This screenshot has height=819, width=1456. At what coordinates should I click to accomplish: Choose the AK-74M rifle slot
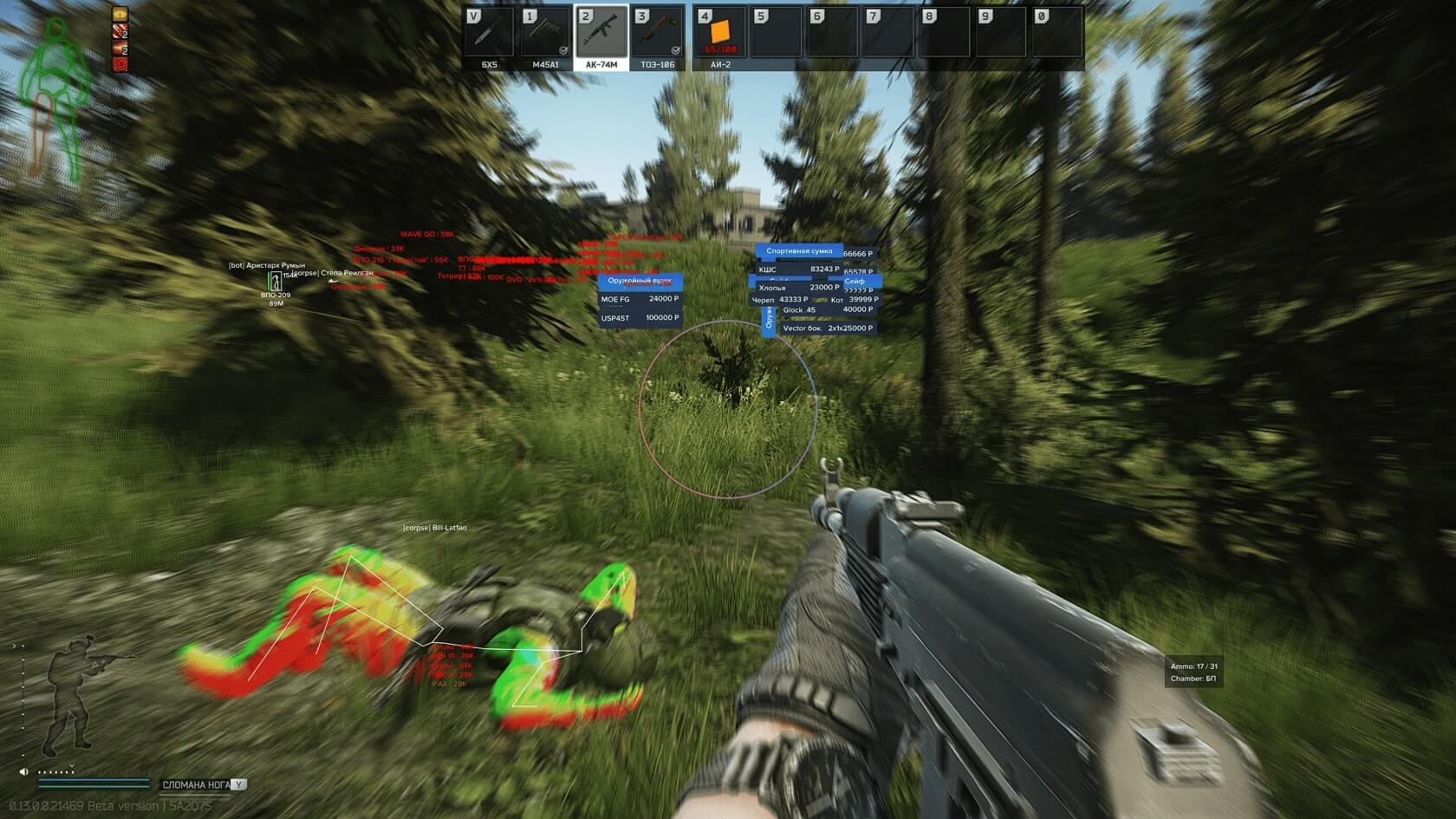tap(601, 35)
